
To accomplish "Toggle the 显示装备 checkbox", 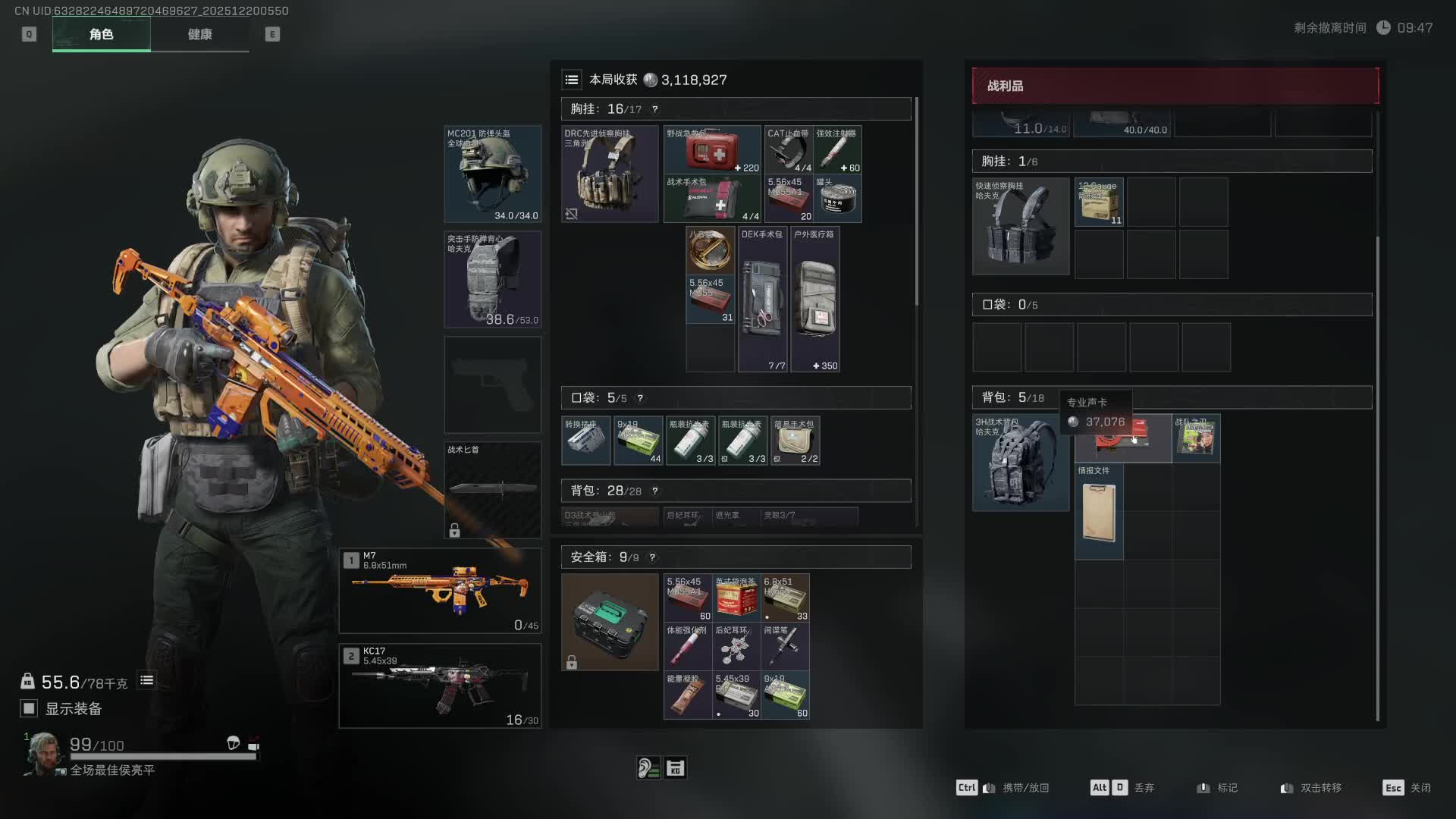I will point(29,708).
